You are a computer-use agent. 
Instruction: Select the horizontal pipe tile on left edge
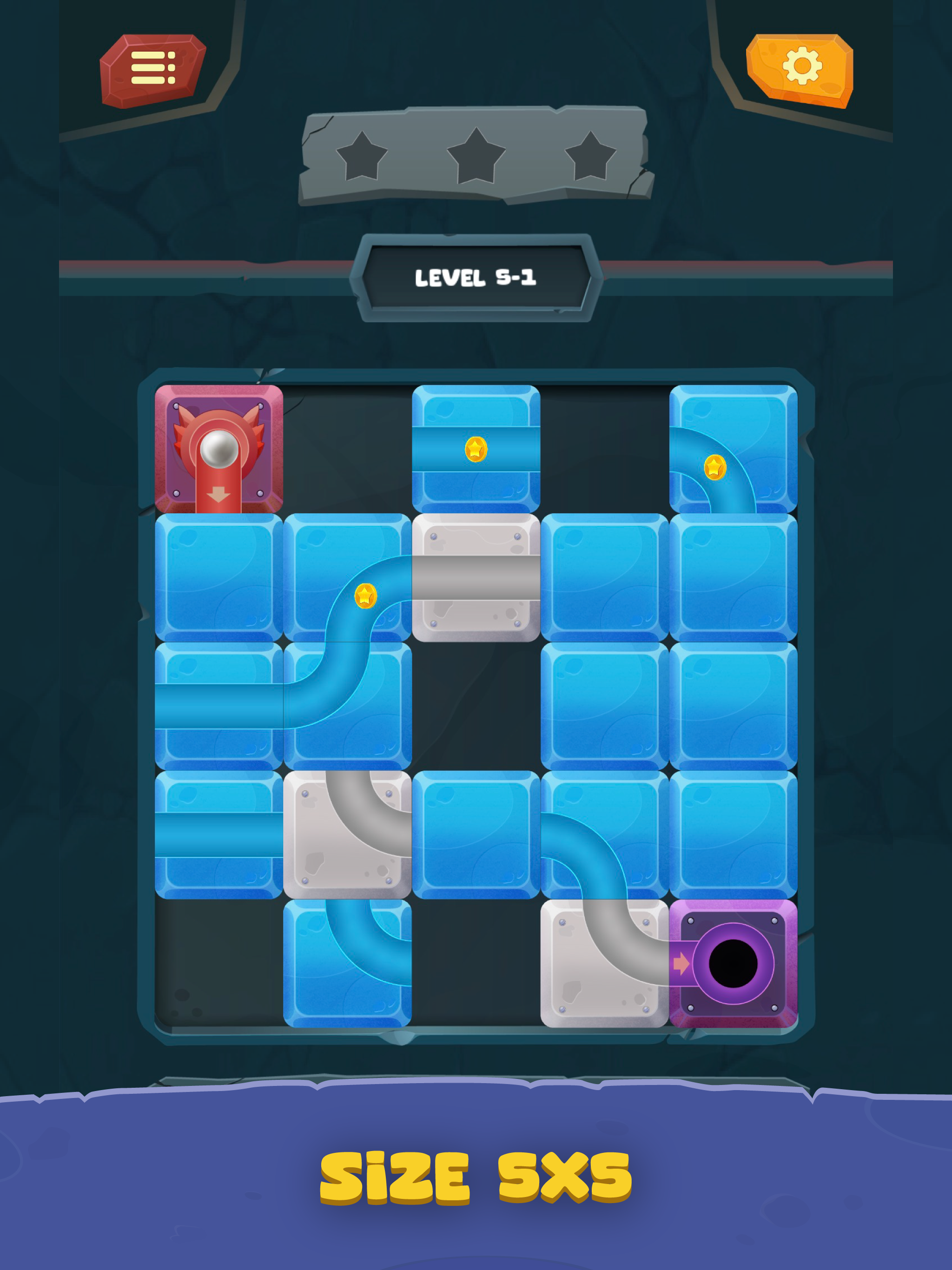pyautogui.click(x=218, y=706)
